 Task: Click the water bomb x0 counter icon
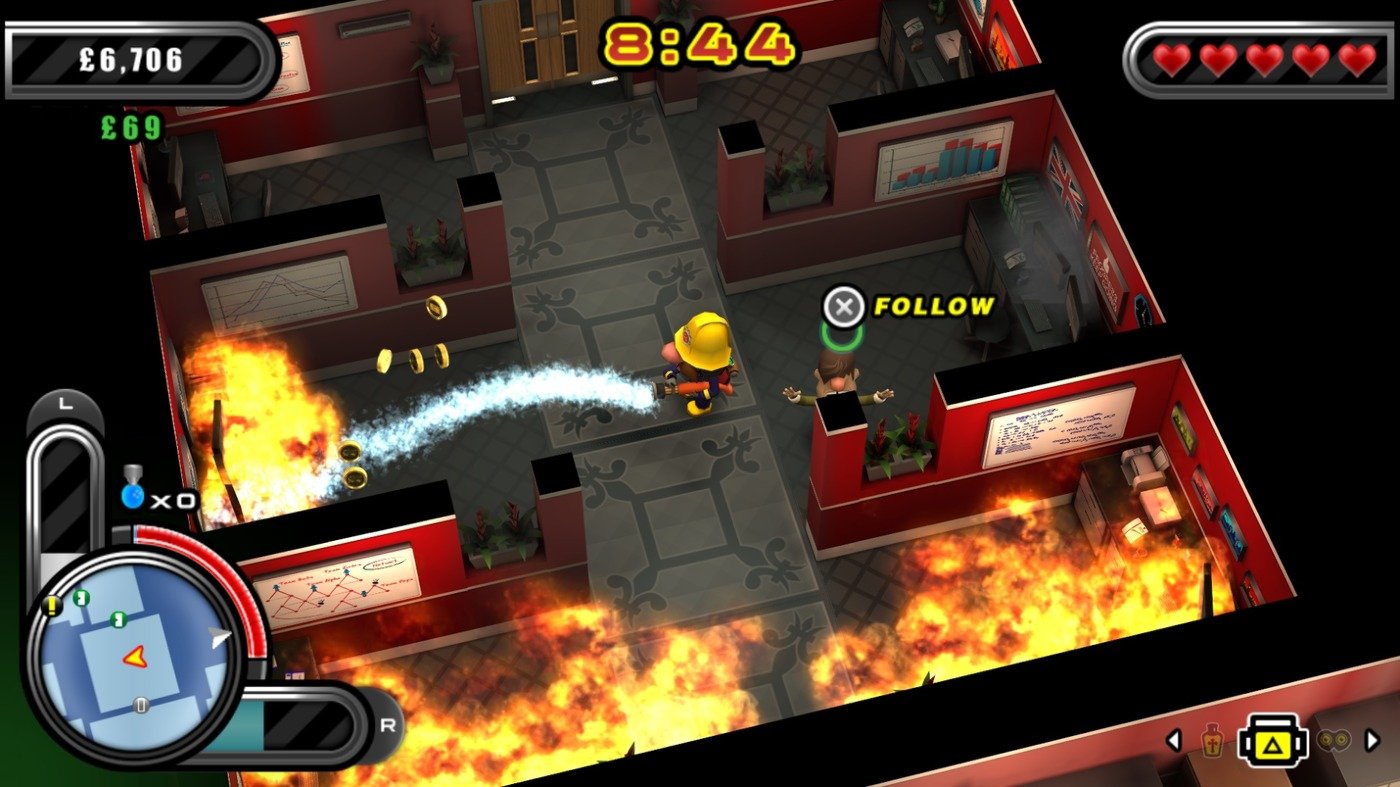pyautogui.click(x=131, y=491)
